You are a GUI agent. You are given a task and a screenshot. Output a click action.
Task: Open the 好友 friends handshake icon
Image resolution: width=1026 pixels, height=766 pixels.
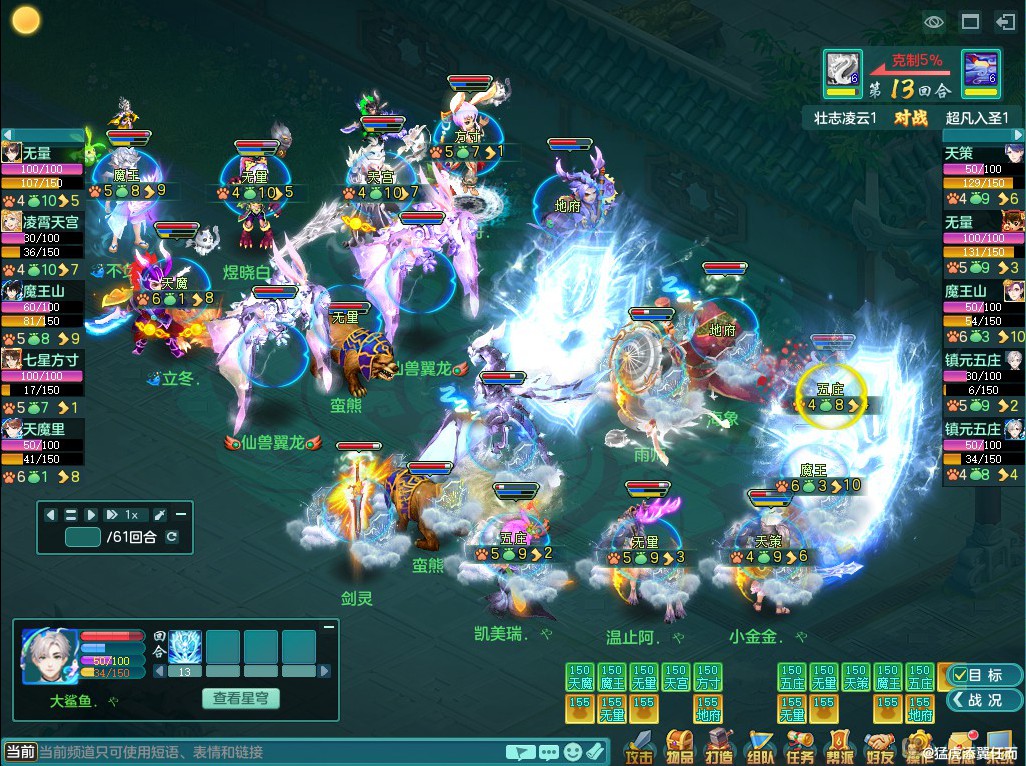(879, 746)
